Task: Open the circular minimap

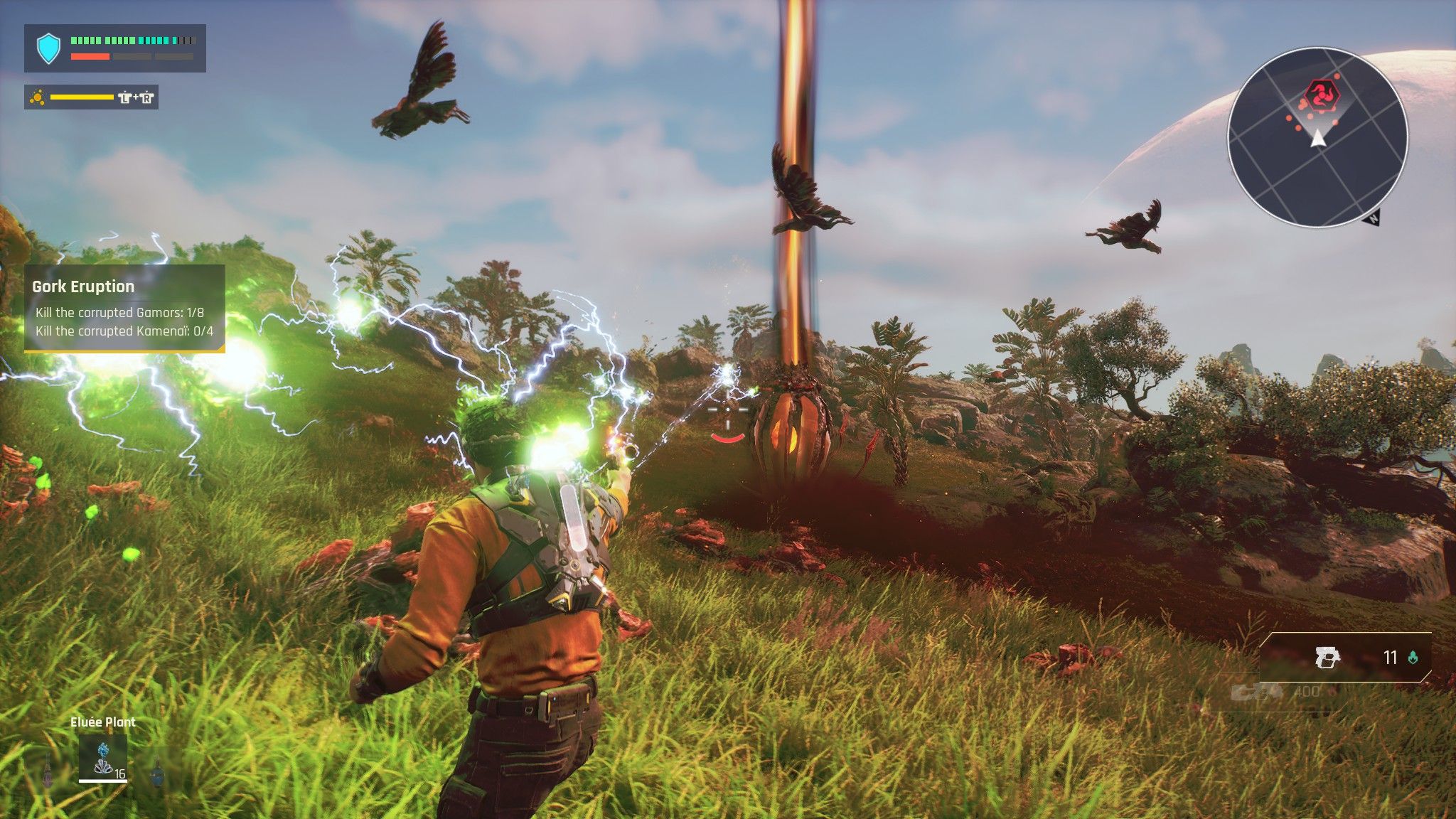Action: pos(1317,137)
